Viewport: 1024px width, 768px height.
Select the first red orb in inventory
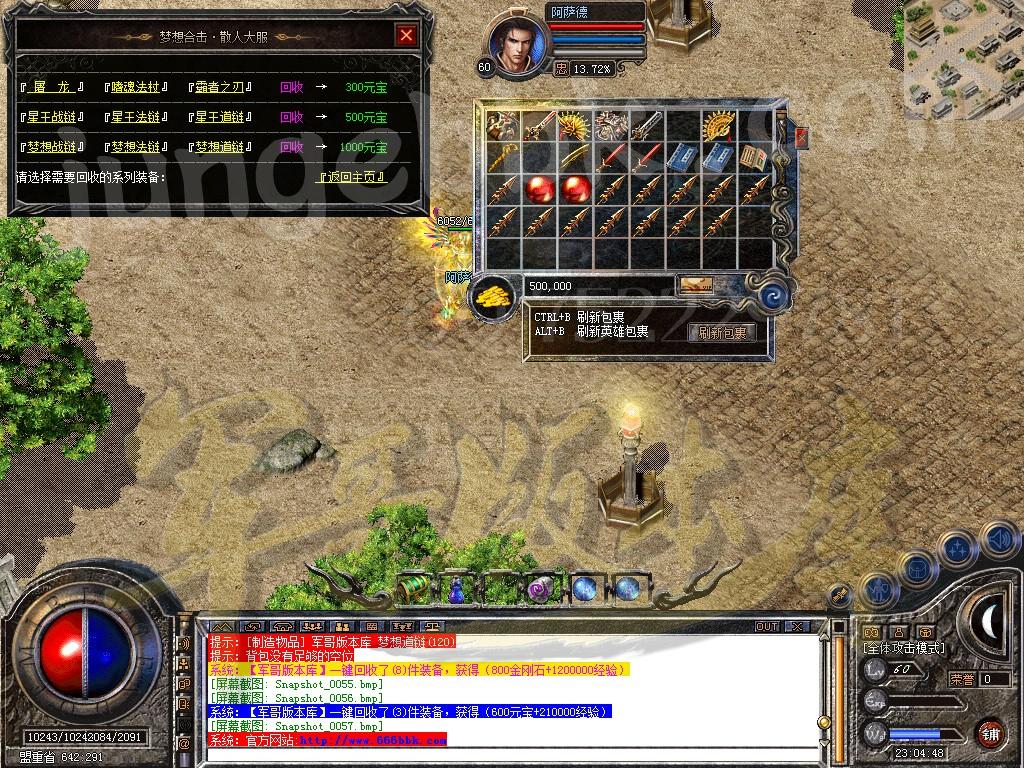540,189
